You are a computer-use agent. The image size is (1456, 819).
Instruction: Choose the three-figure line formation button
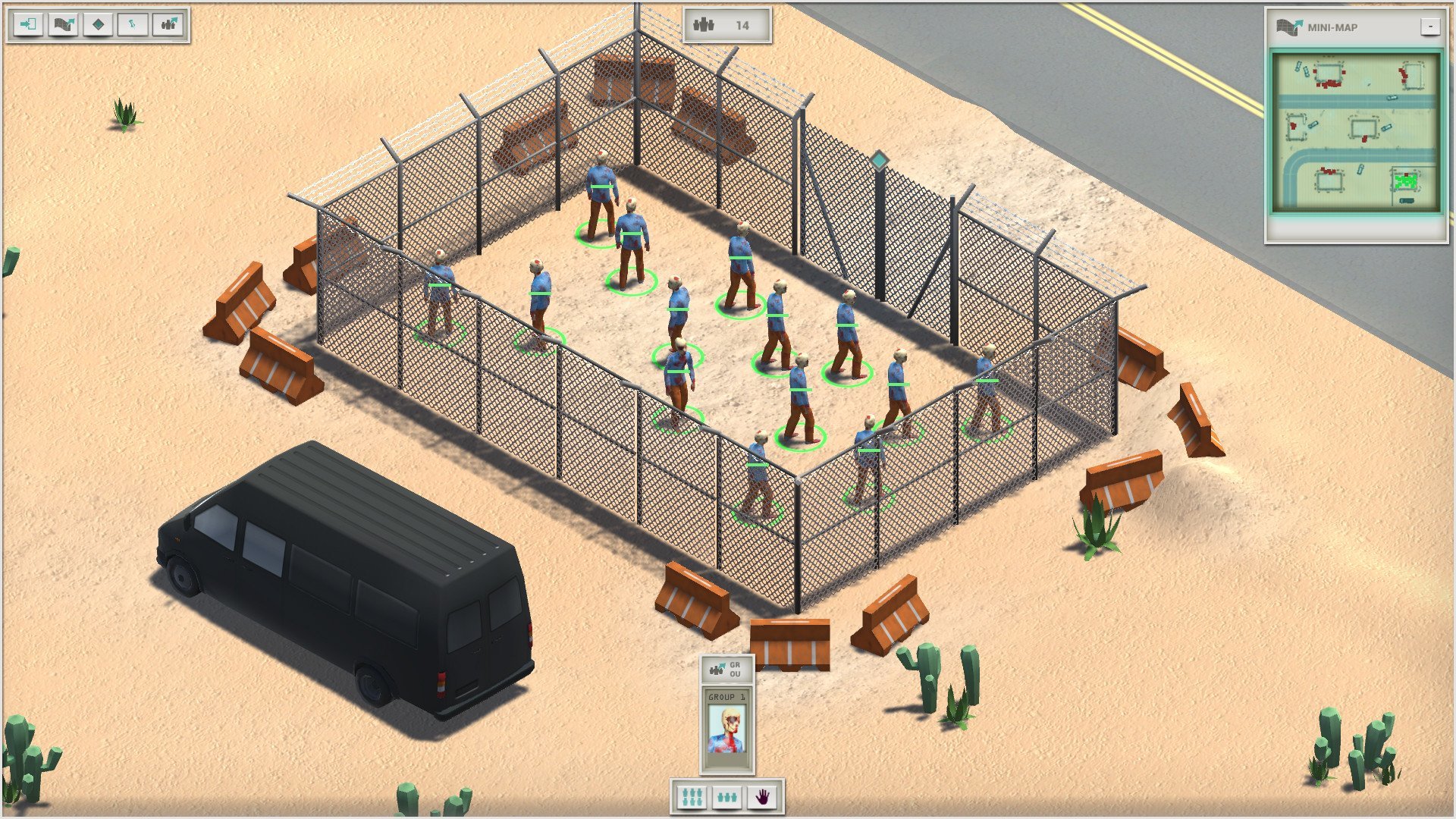(727, 797)
